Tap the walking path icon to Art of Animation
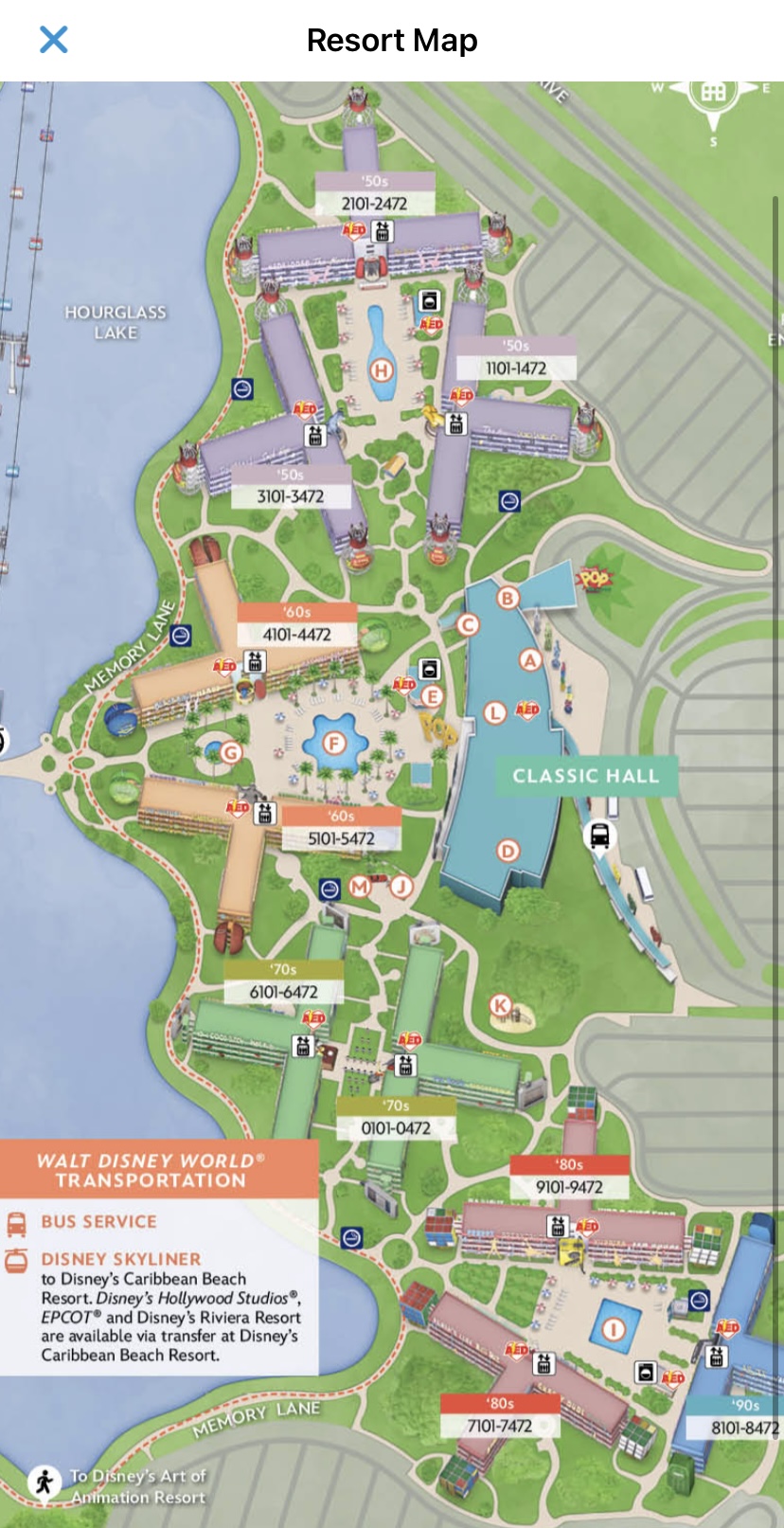Screen dimensions: 784x1528 click(x=44, y=1482)
